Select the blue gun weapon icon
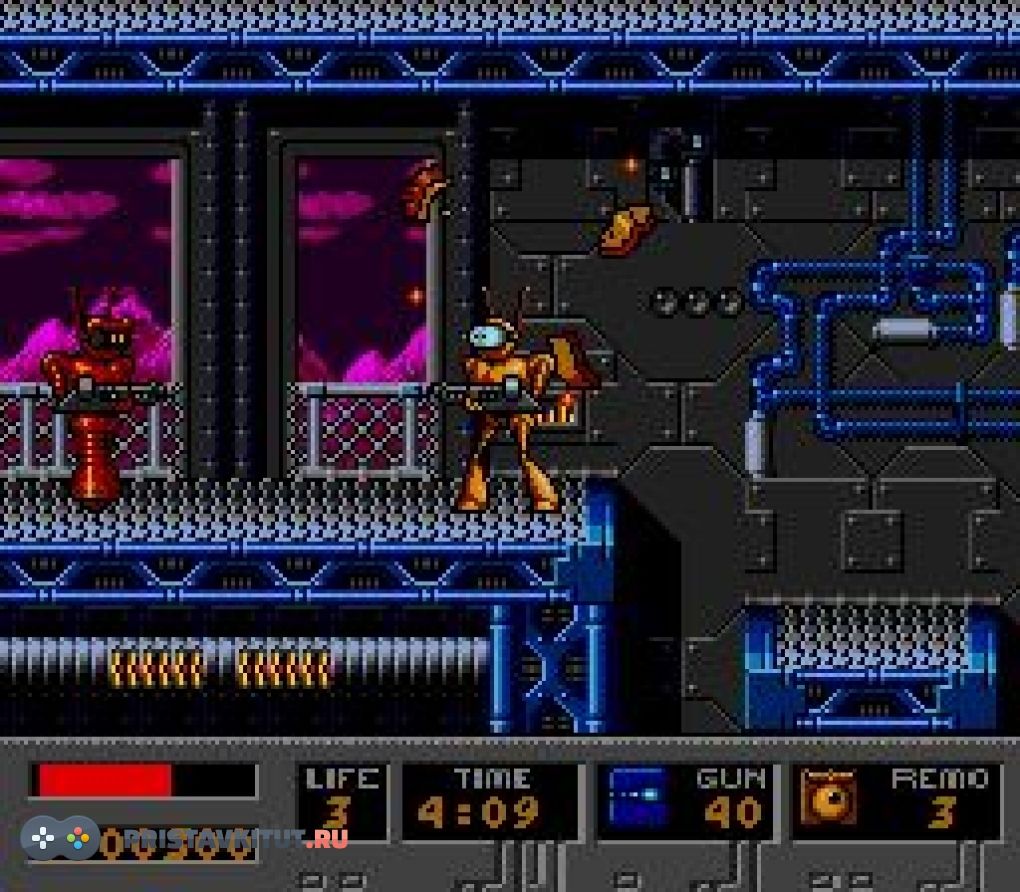Image resolution: width=1020 pixels, height=892 pixels. click(638, 797)
